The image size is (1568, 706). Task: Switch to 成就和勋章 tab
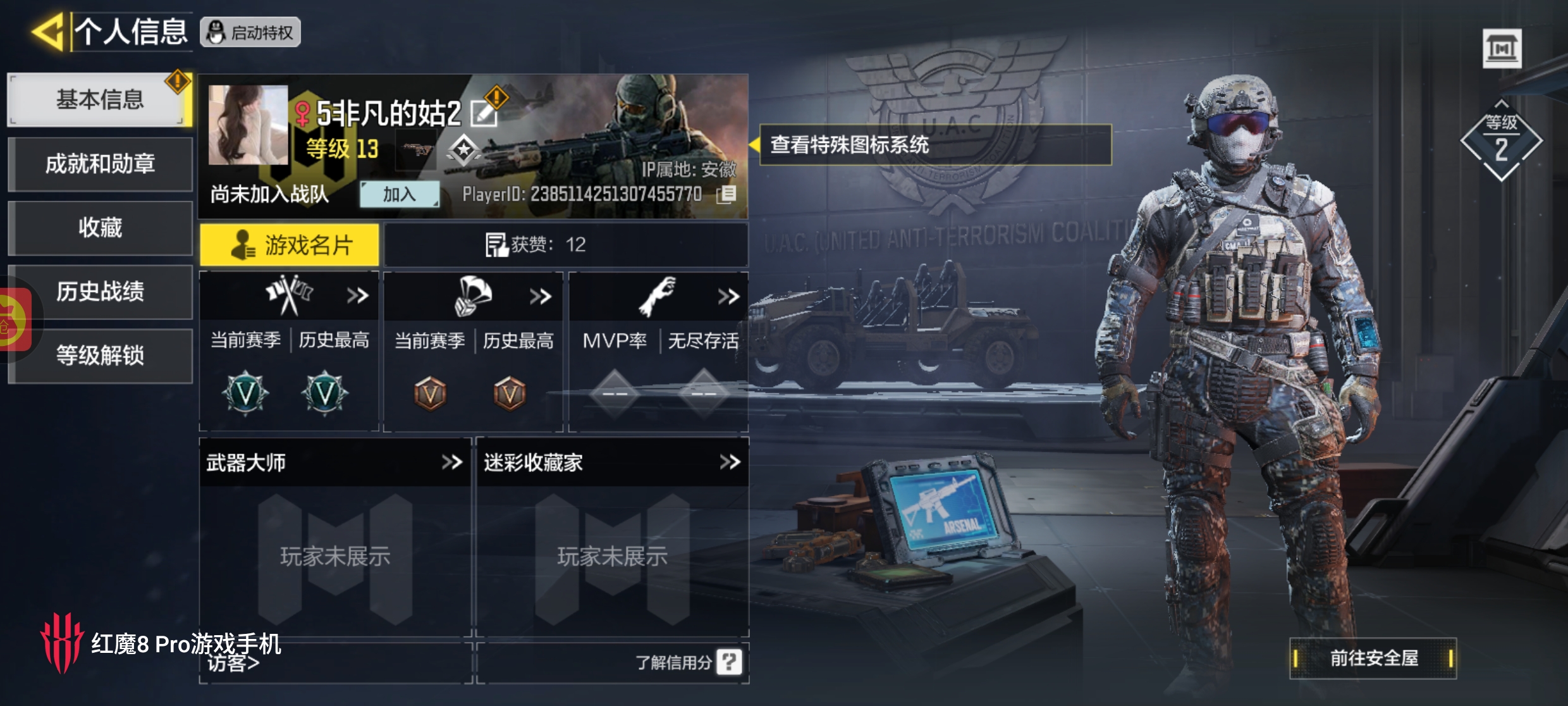[x=100, y=164]
